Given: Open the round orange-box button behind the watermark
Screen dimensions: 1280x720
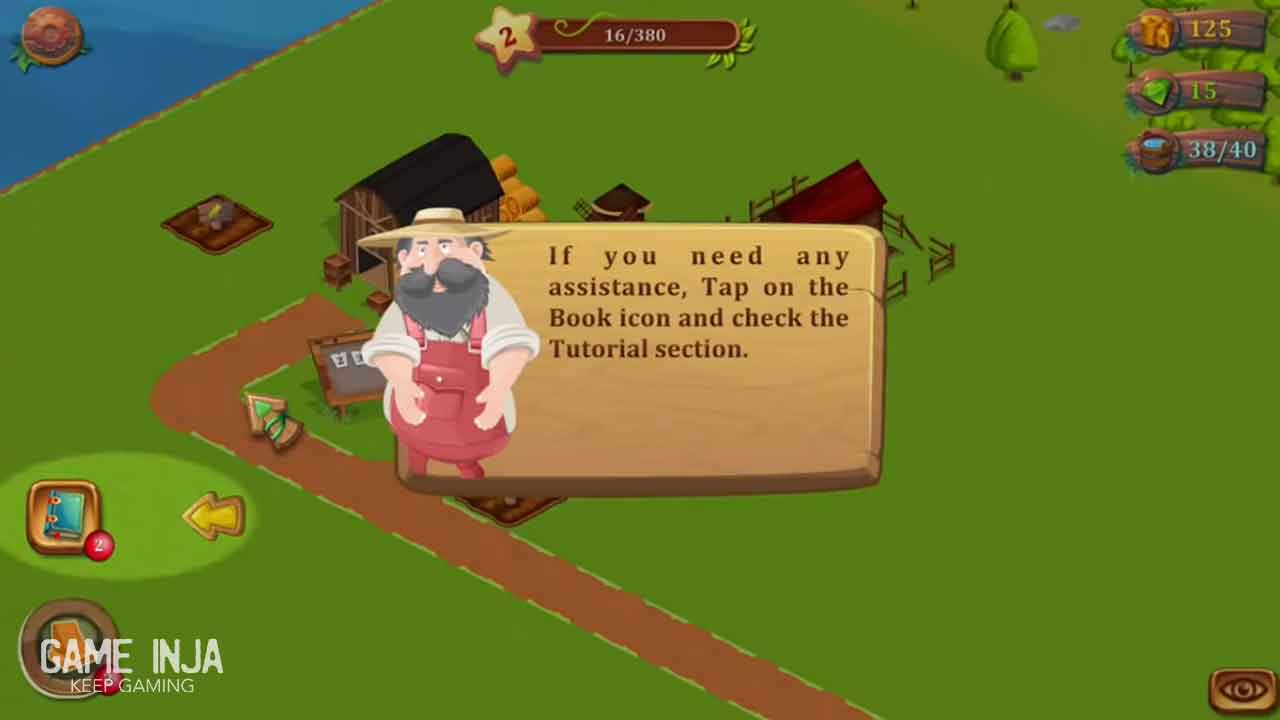Looking at the screenshot, I should 68,646.
